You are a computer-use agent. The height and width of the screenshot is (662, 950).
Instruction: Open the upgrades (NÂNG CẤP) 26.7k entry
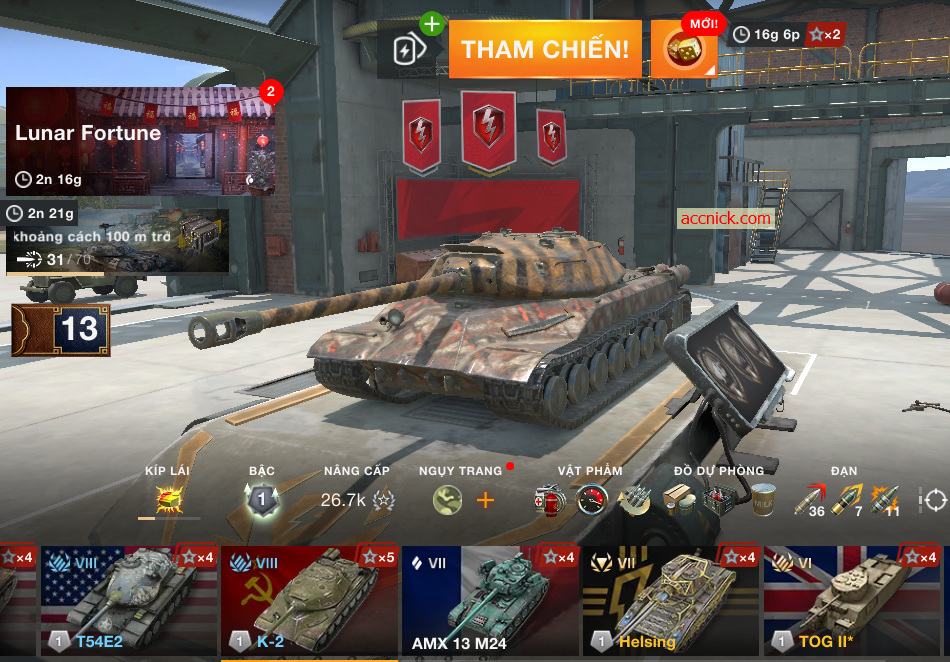click(x=356, y=500)
